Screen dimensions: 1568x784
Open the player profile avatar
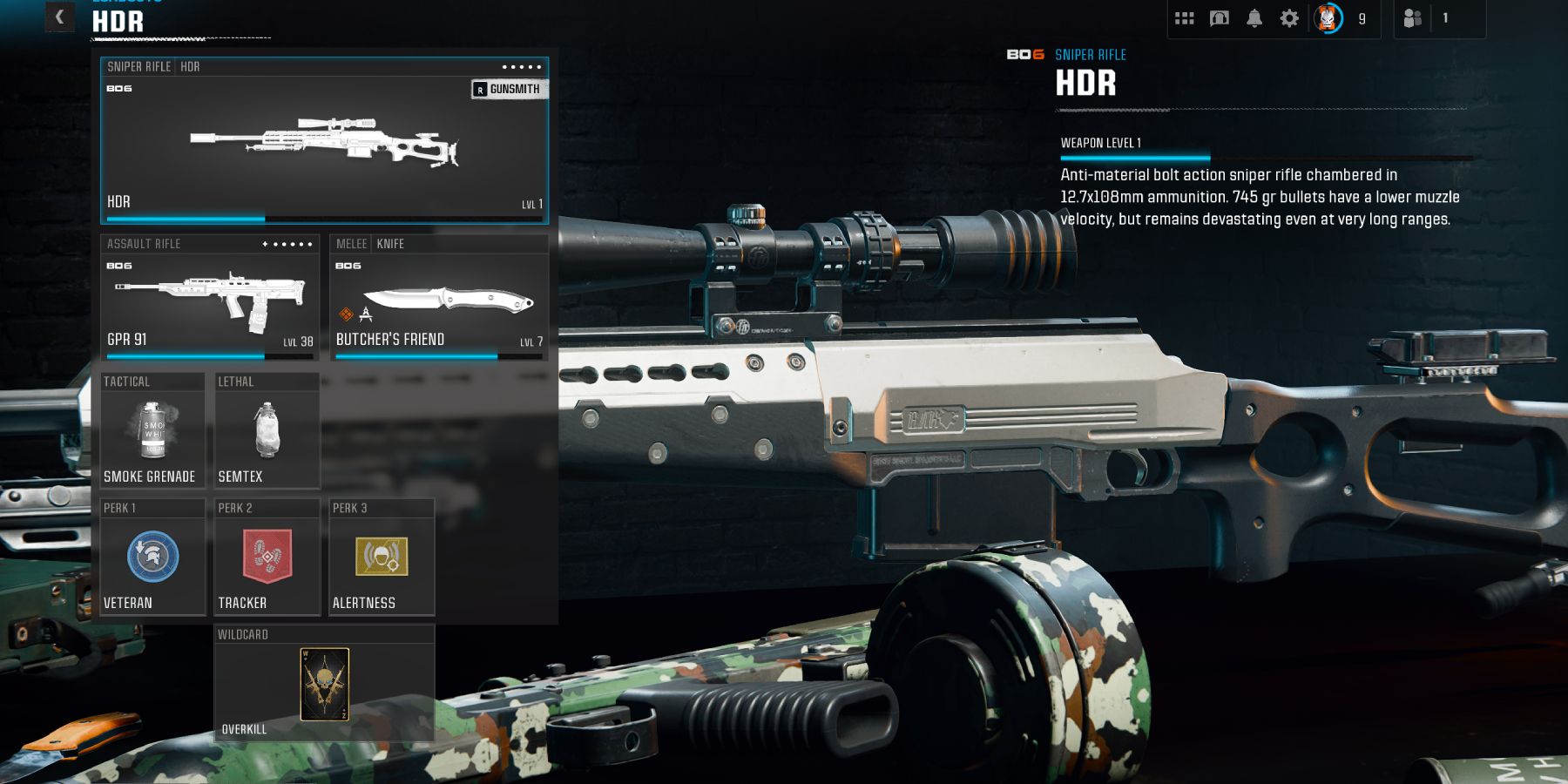point(1328,18)
